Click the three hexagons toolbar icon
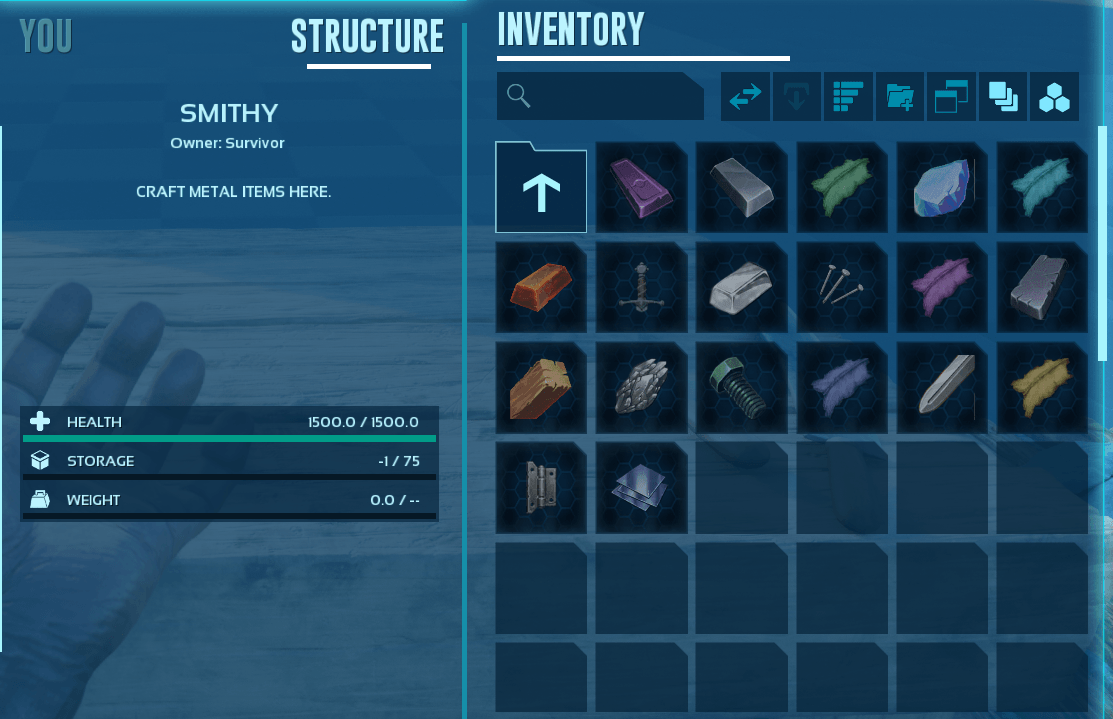The height and width of the screenshot is (719, 1113). pyautogui.click(x=1054, y=97)
